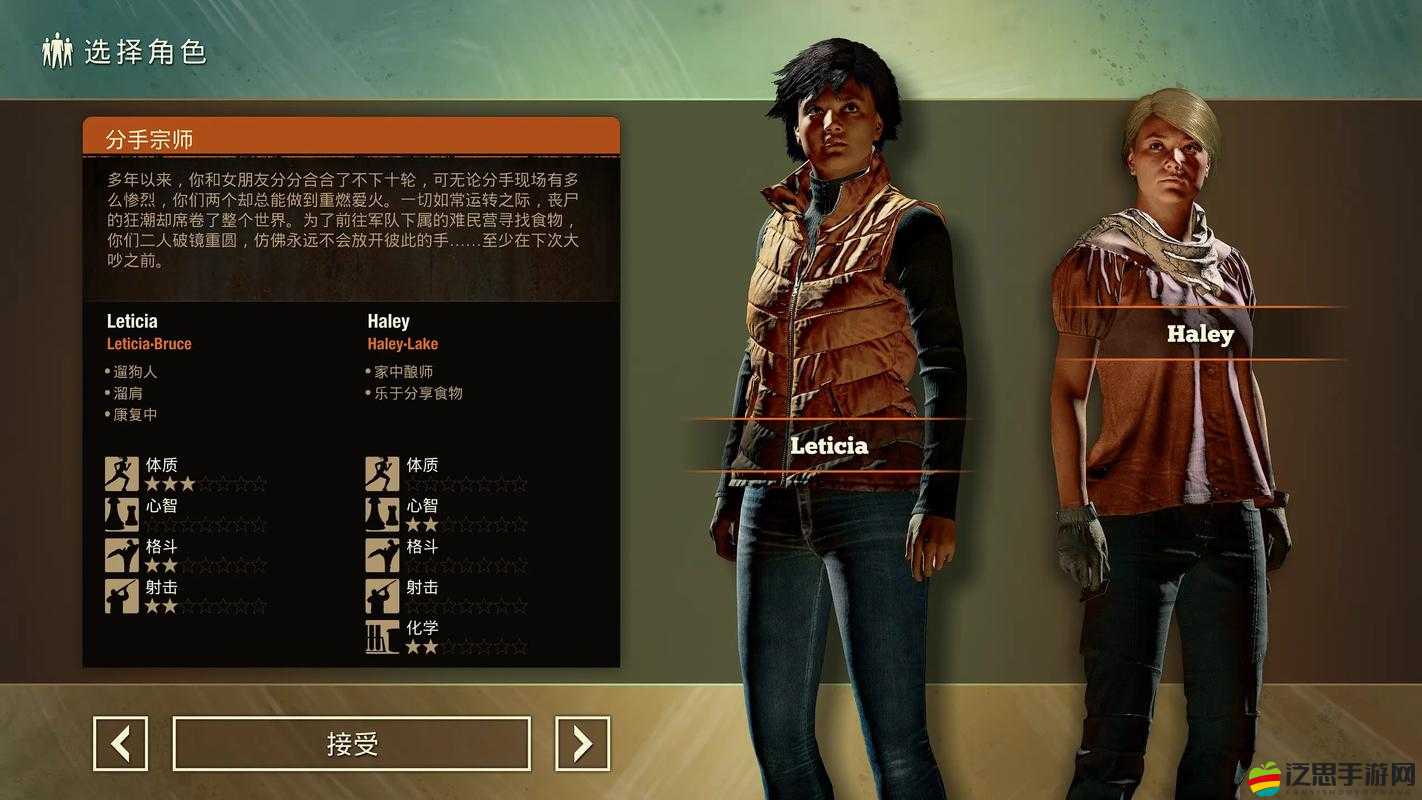Click the Haley name label over her portrait

1200,334
